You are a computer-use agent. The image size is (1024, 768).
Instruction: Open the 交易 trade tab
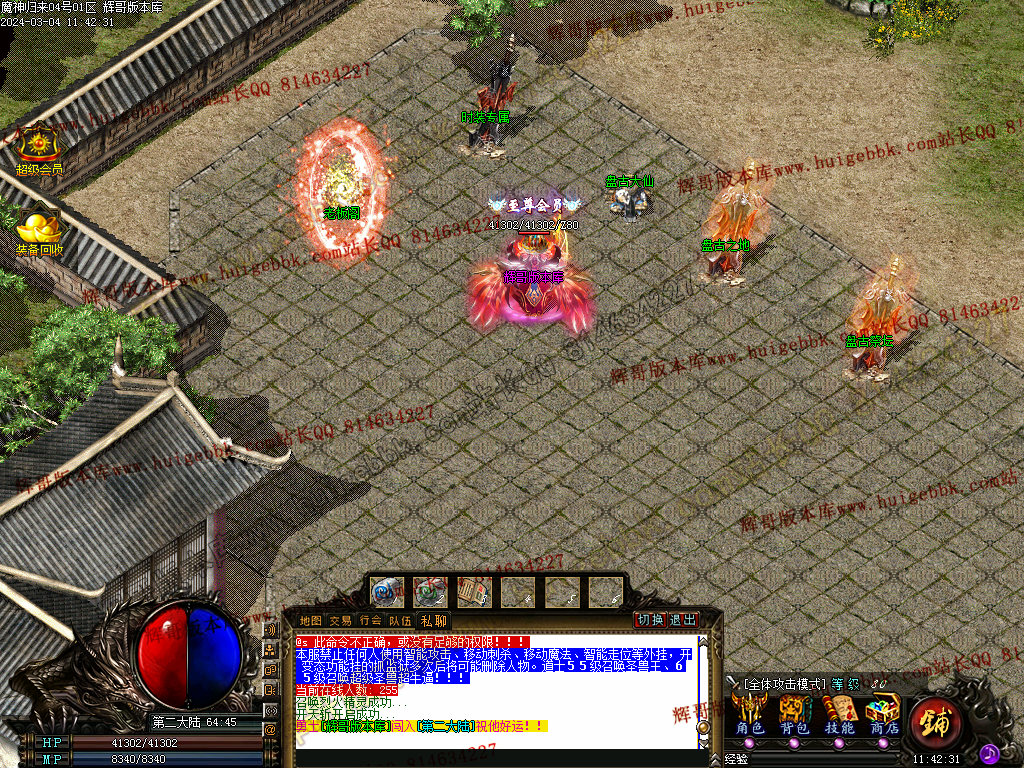341,621
